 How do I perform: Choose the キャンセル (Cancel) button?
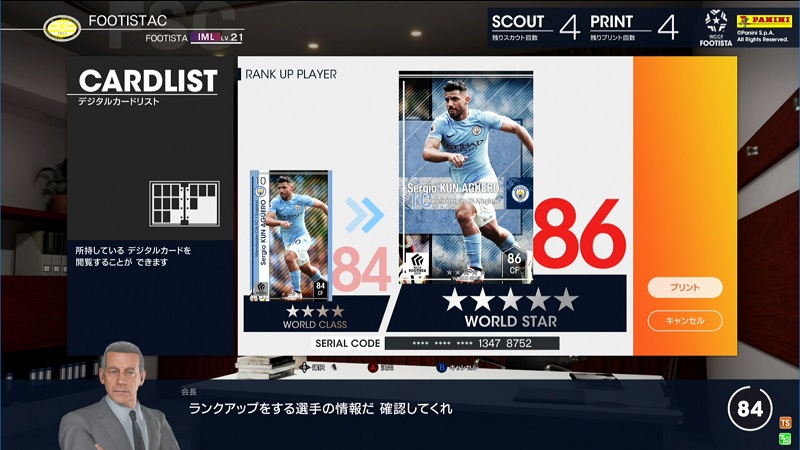tap(684, 321)
